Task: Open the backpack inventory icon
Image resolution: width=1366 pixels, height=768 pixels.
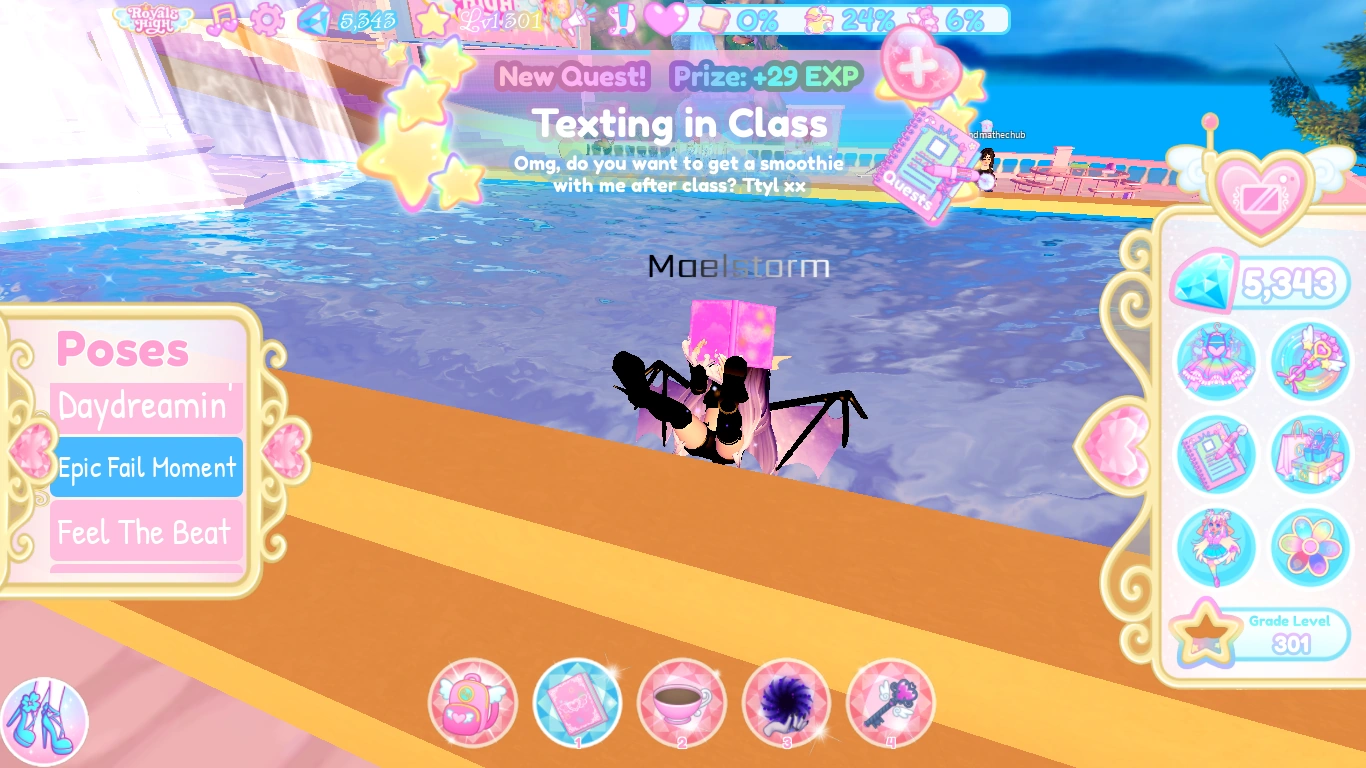Action: [x=473, y=704]
